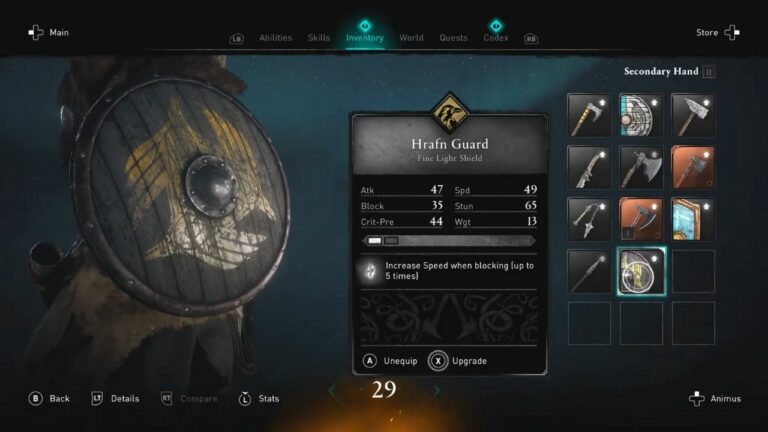Image resolution: width=768 pixels, height=432 pixels.
Task: Choose the blue and white round shield
Action: [x=641, y=115]
